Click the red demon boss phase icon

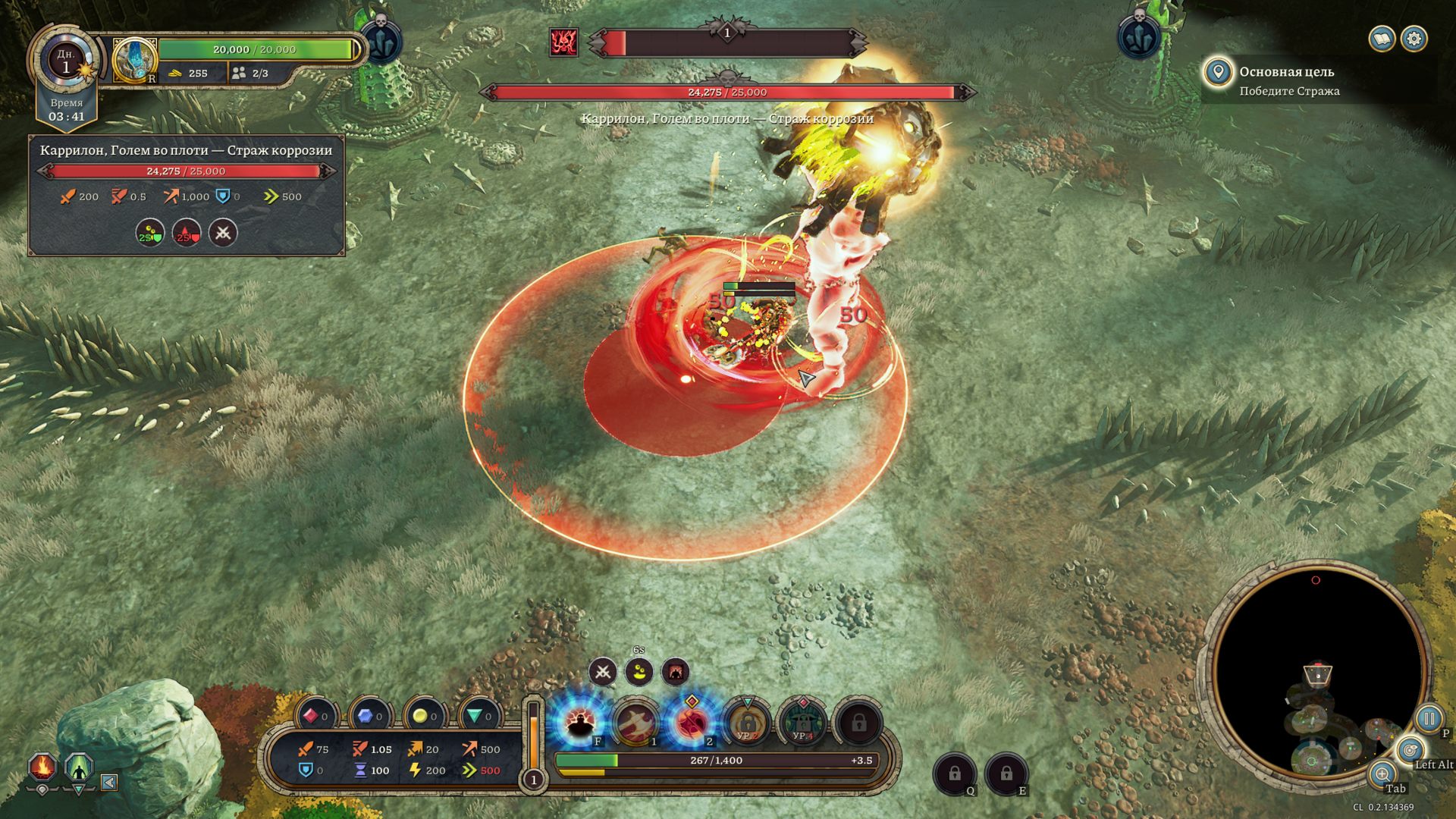(x=563, y=42)
